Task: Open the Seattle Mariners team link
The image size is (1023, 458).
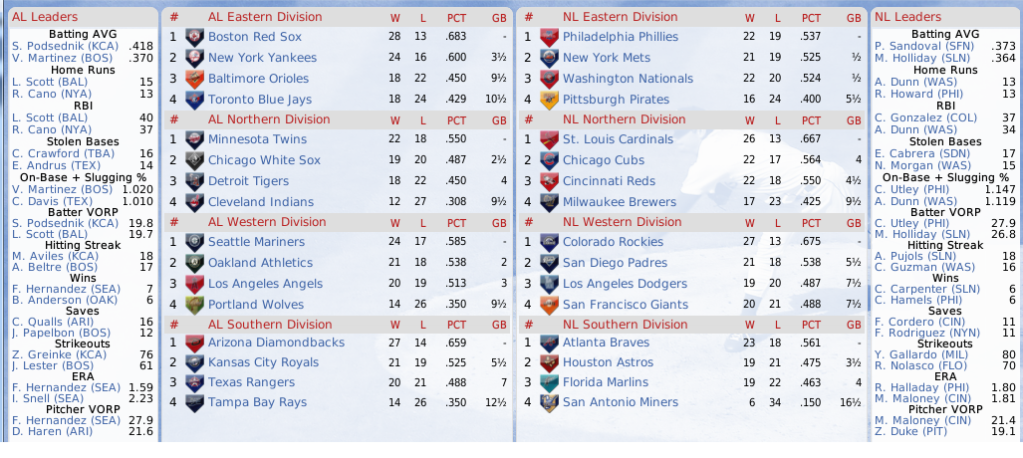Action: click(x=258, y=241)
